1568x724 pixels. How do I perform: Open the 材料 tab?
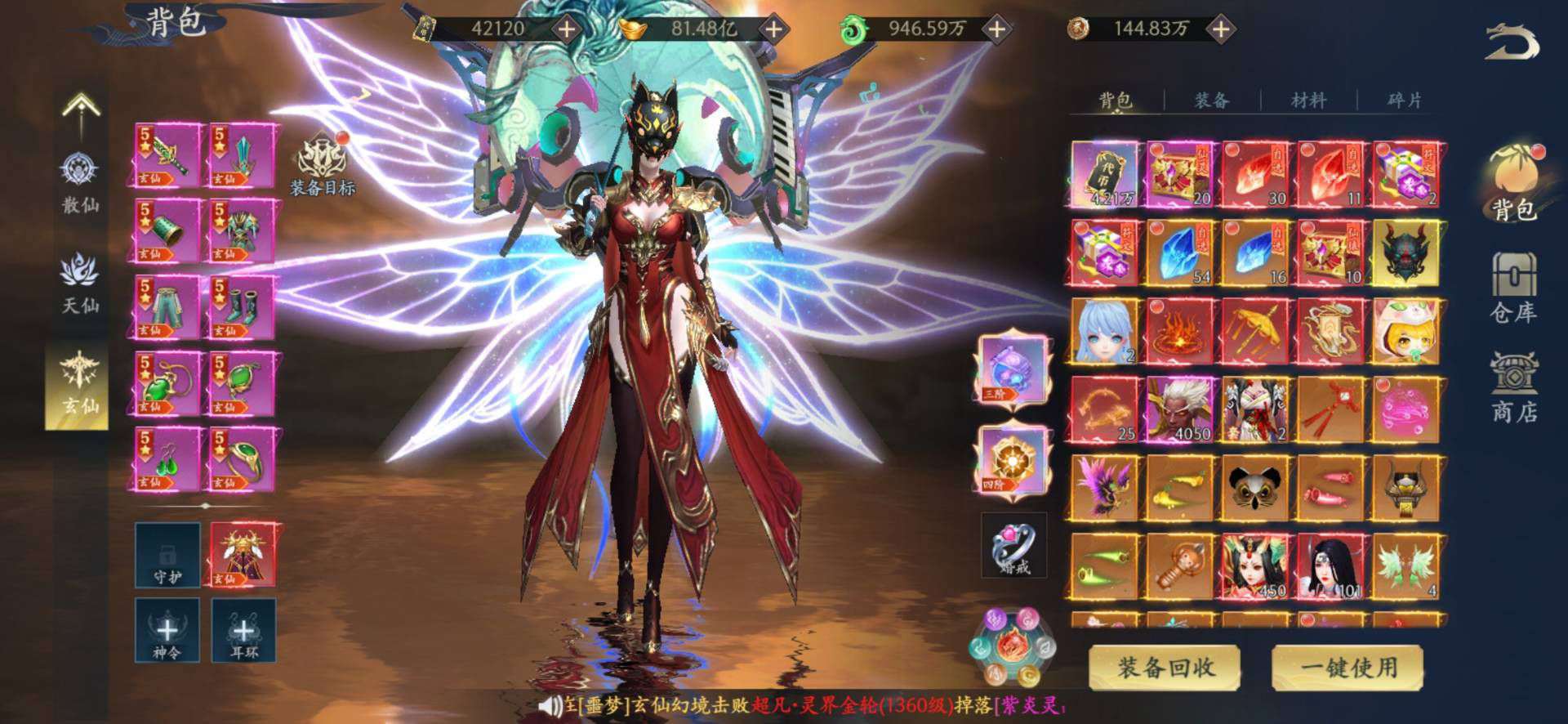coord(1307,101)
